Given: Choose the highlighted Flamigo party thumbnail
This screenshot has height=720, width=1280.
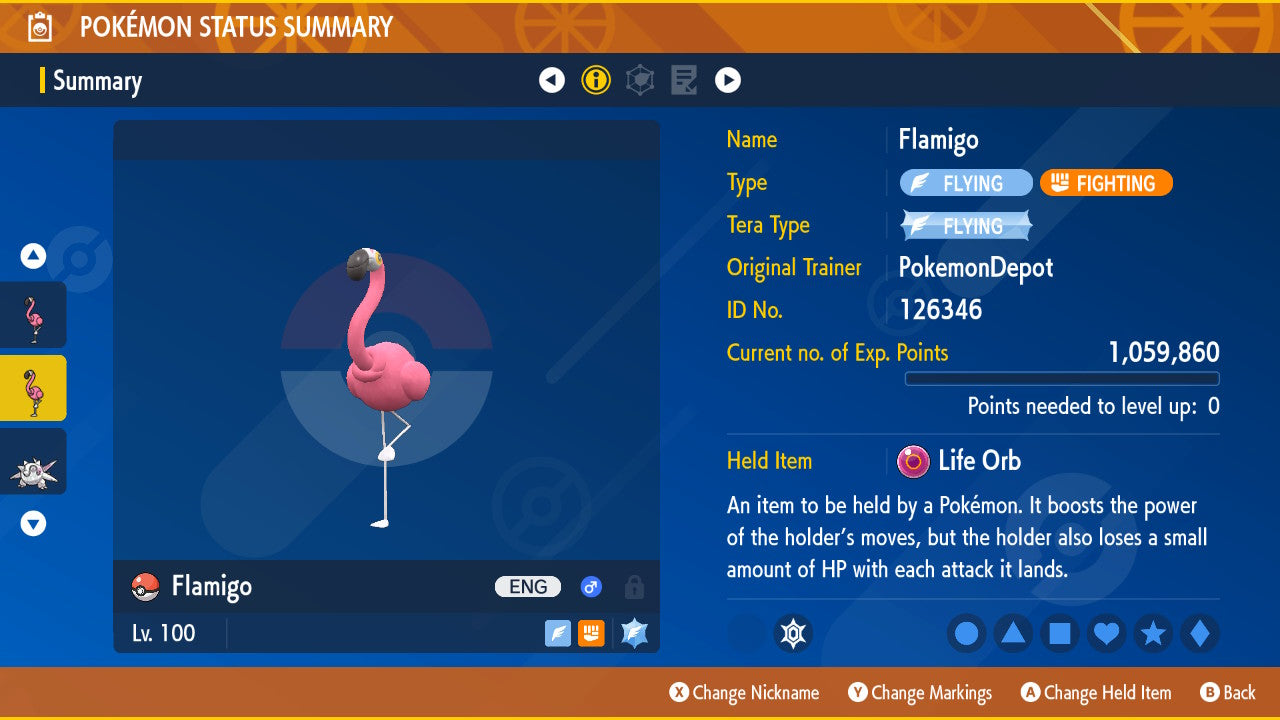Looking at the screenshot, I should 34,388.
